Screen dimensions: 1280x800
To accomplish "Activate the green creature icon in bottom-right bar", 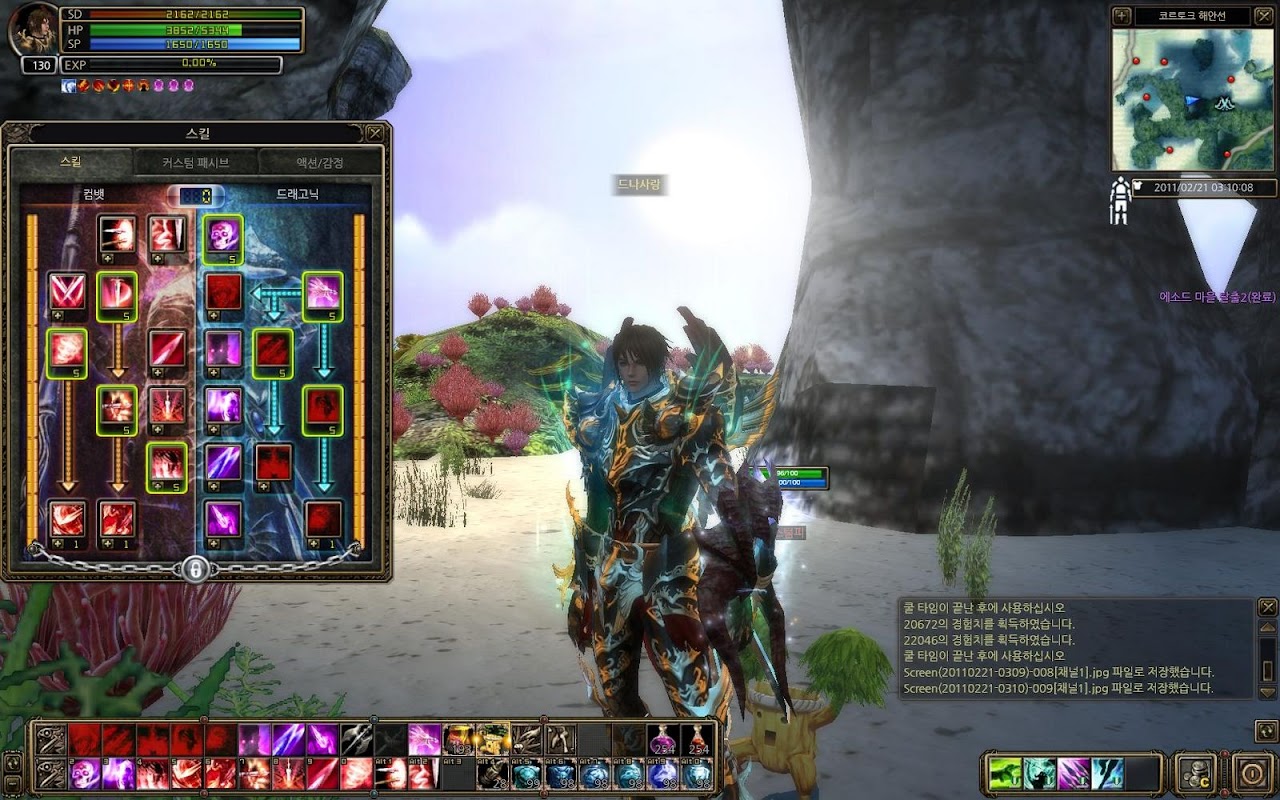I will pos(1005,773).
